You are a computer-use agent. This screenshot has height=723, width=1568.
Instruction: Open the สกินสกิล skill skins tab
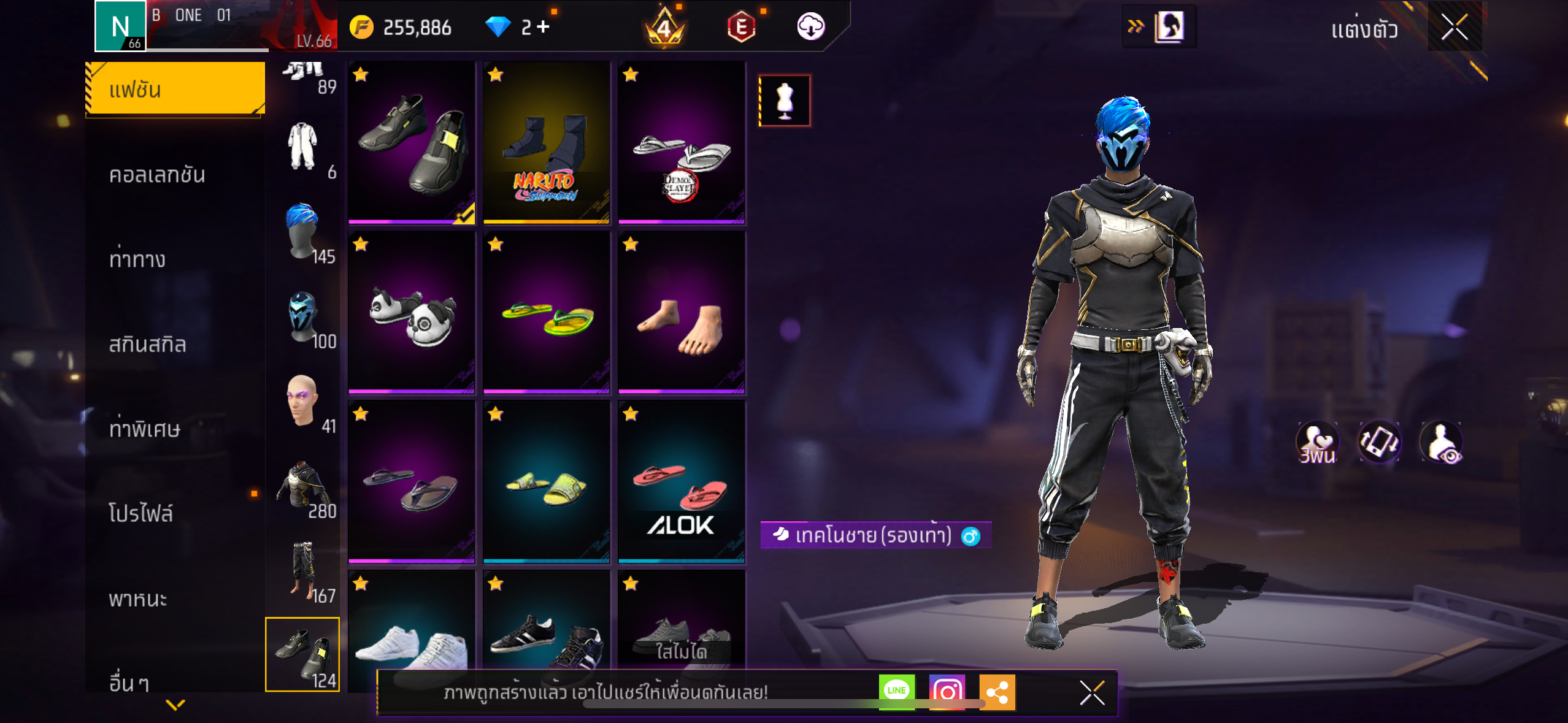tap(147, 344)
